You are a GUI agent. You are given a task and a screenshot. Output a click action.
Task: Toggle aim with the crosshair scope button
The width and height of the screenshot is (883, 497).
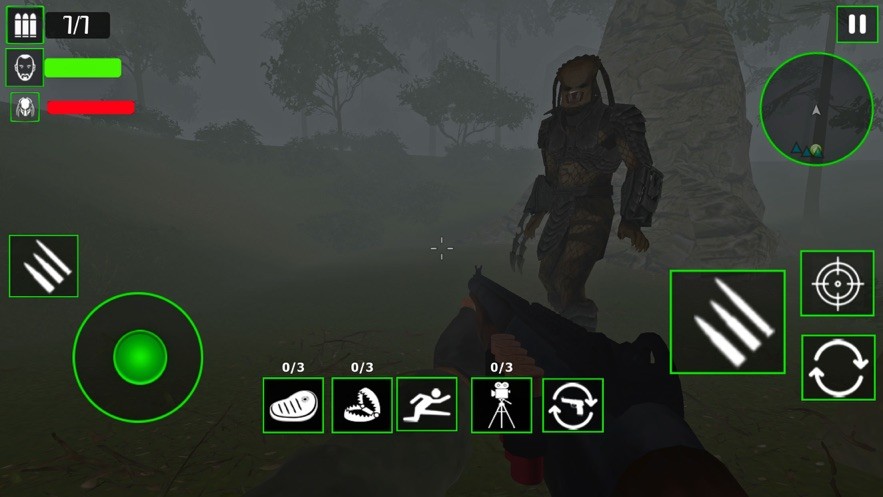[837, 284]
